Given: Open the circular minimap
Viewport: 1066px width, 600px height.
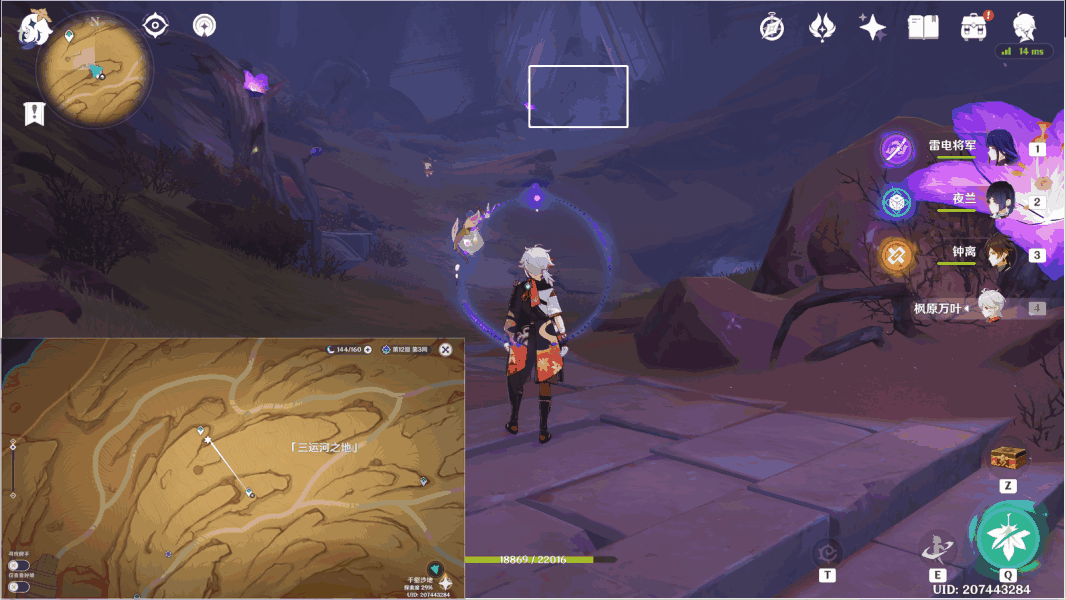Looking at the screenshot, I should [94, 70].
